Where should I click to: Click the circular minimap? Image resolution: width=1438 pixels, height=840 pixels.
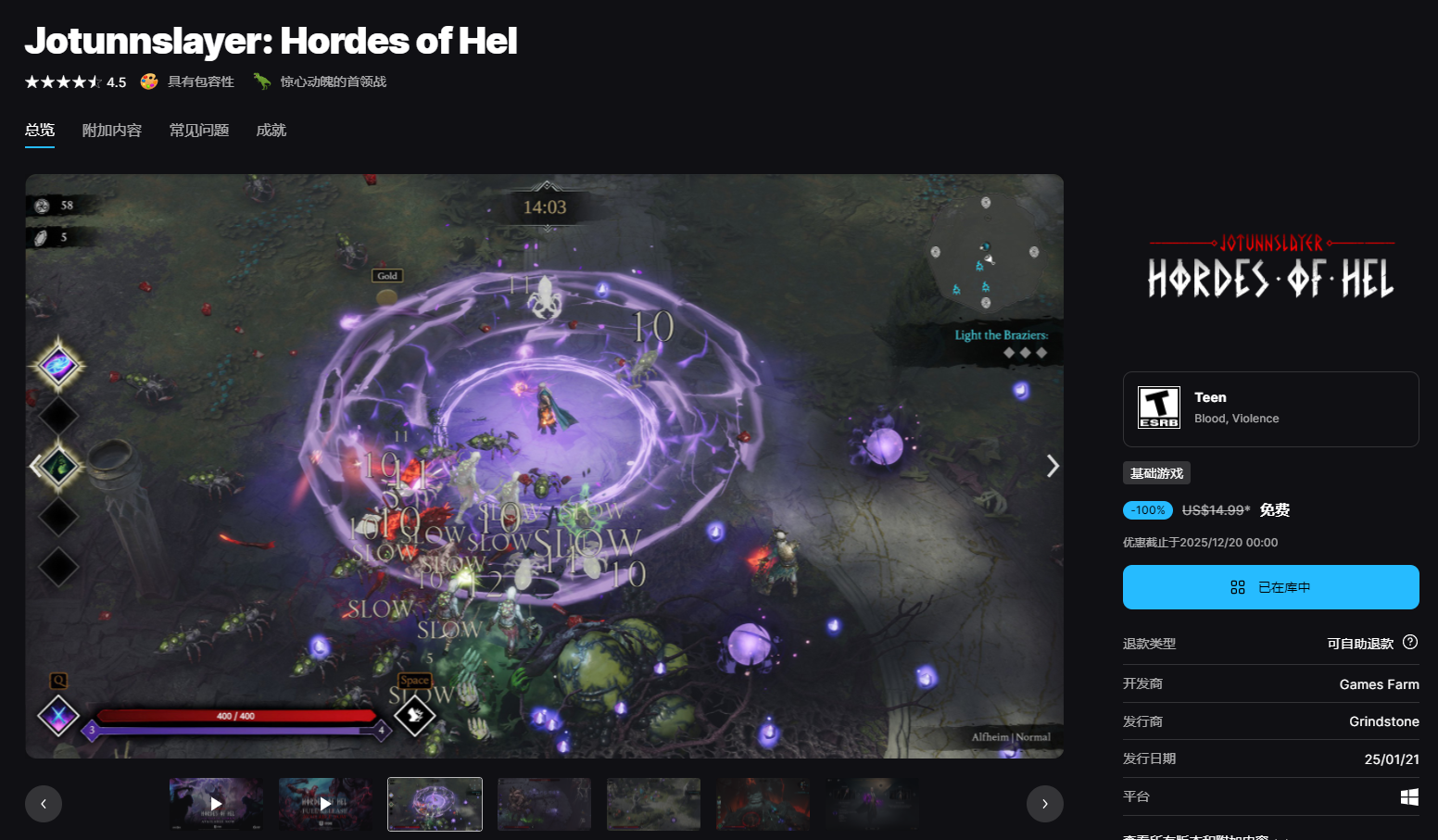985,252
